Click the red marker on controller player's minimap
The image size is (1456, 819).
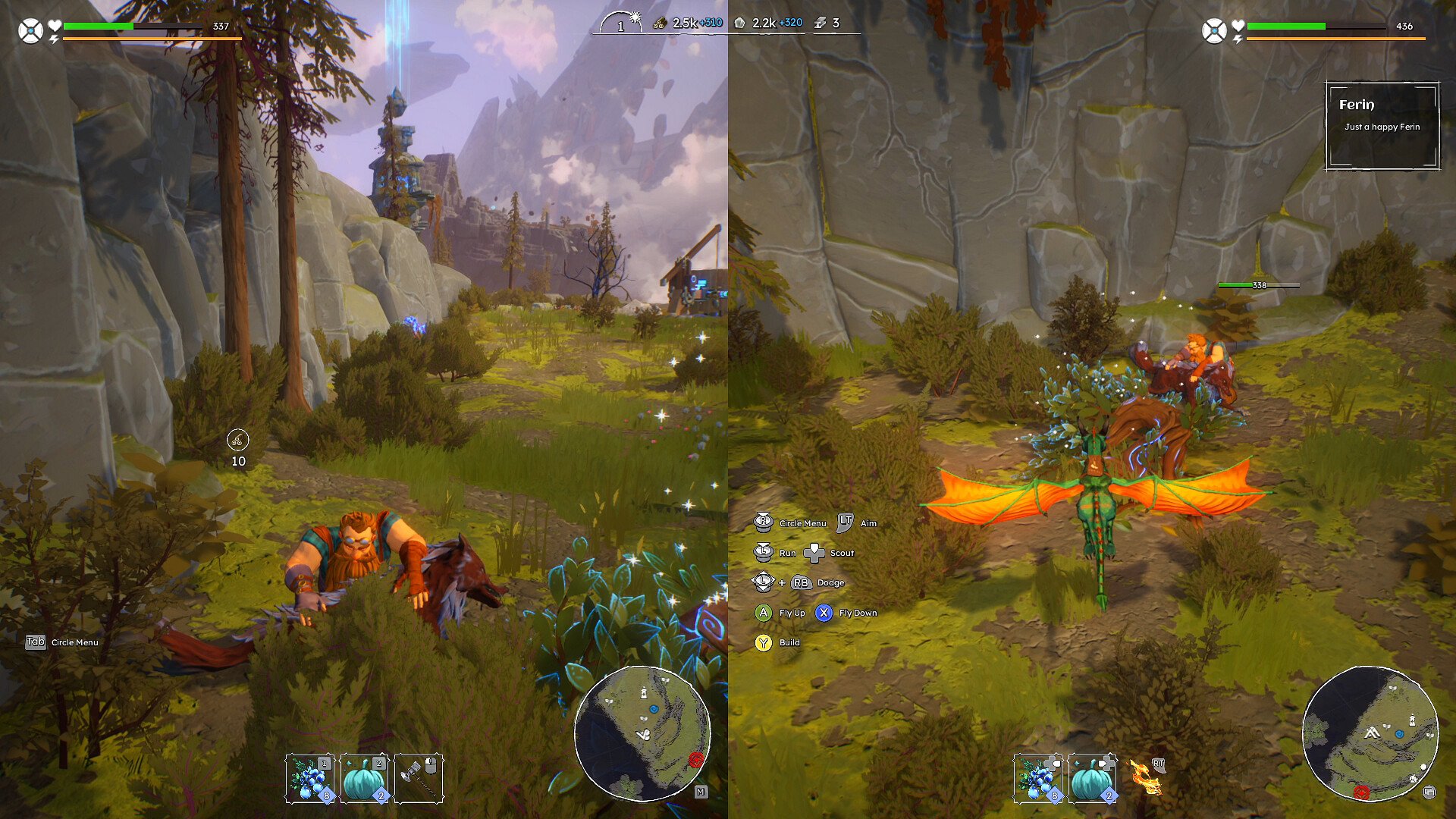pos(1362,792)
